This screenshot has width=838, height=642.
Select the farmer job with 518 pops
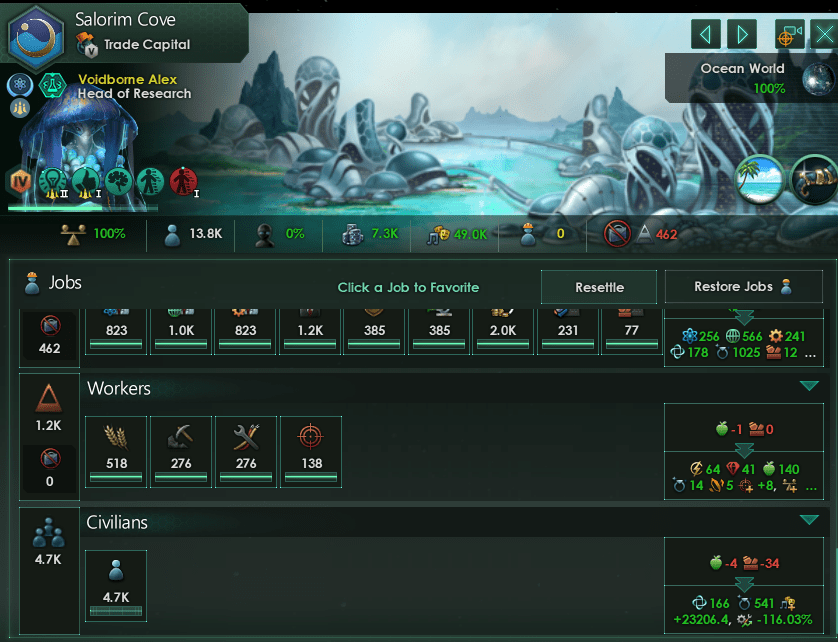pyautogui.click(x=117, y=451)
